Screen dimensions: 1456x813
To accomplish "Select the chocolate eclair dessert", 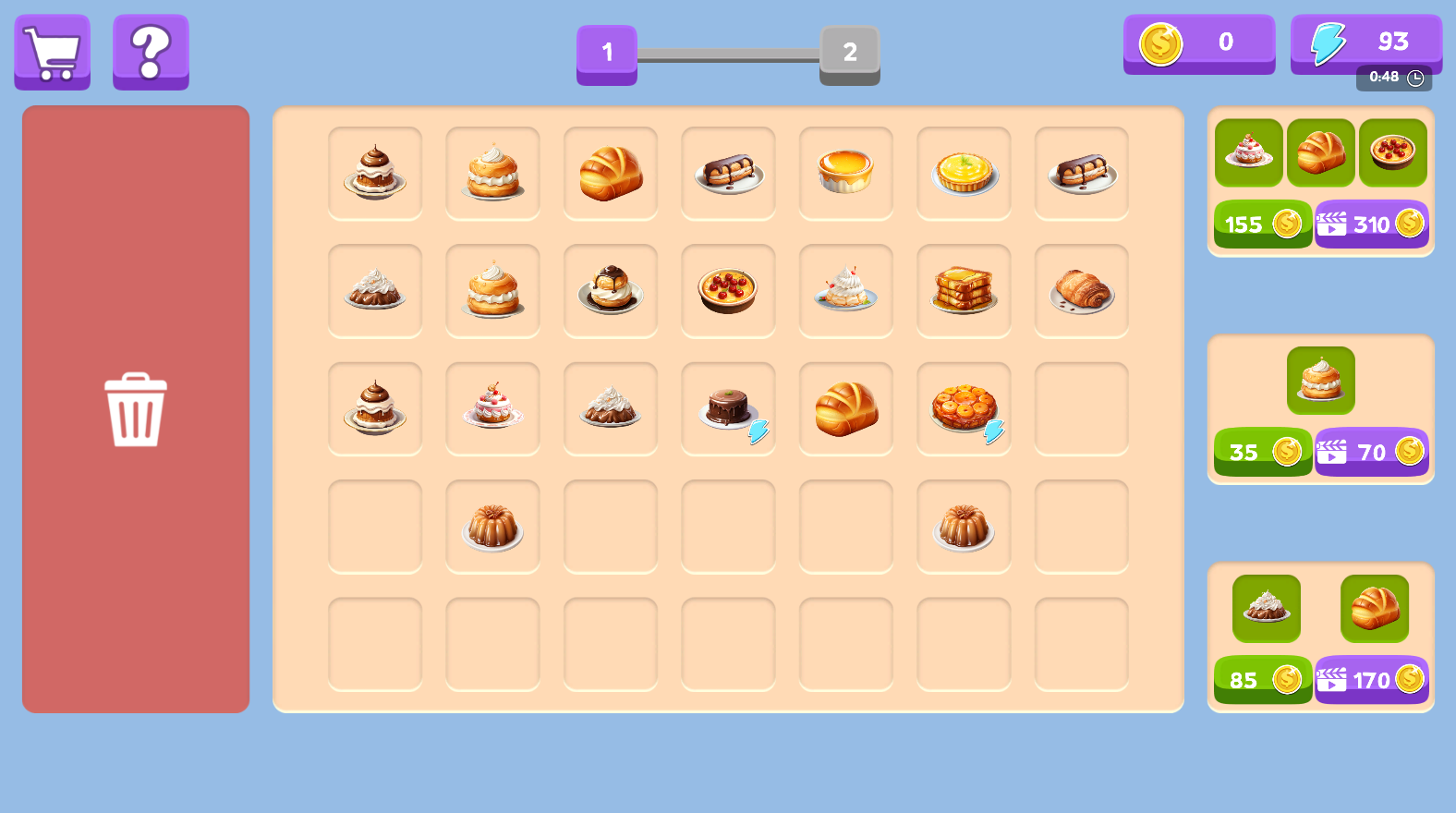I will tap(728, 174).
